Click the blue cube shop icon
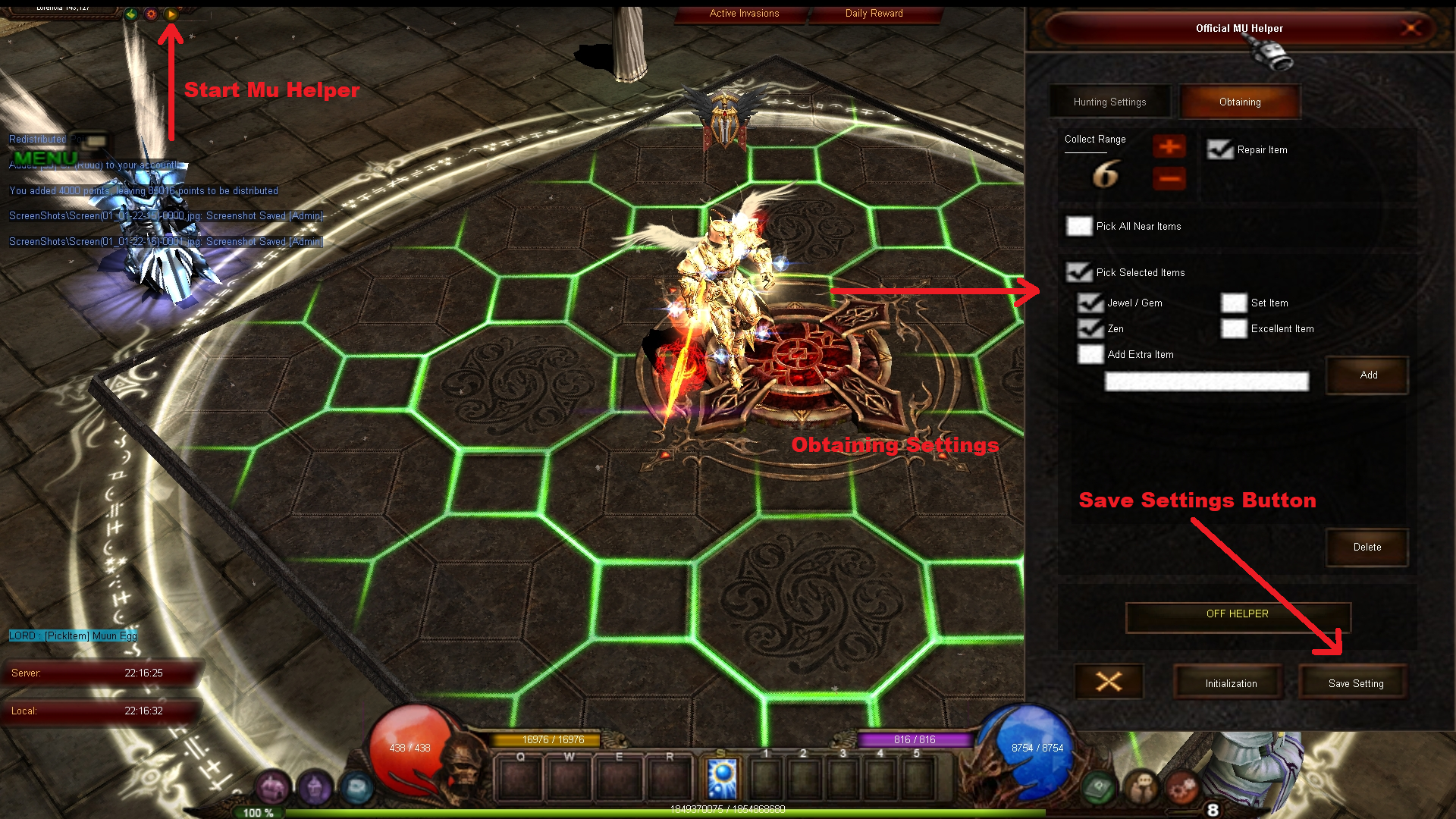The image size is (1456, 819). pos(356,787)
